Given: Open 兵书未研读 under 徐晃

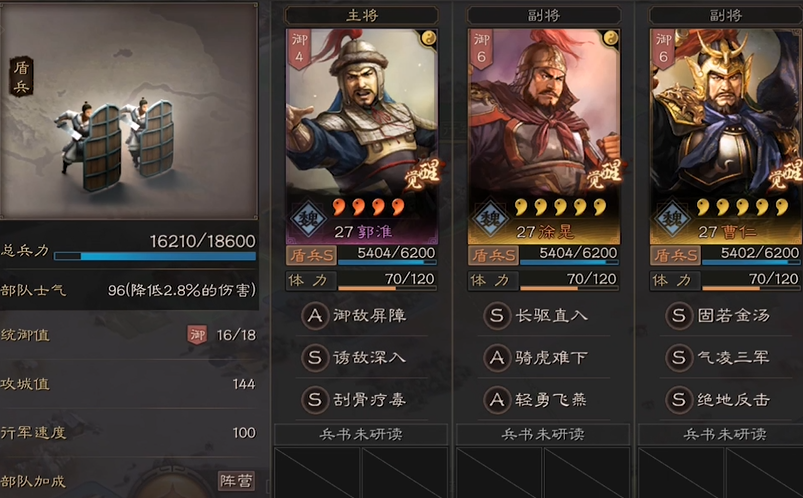Looking at the screenshot, I should 543,435.
